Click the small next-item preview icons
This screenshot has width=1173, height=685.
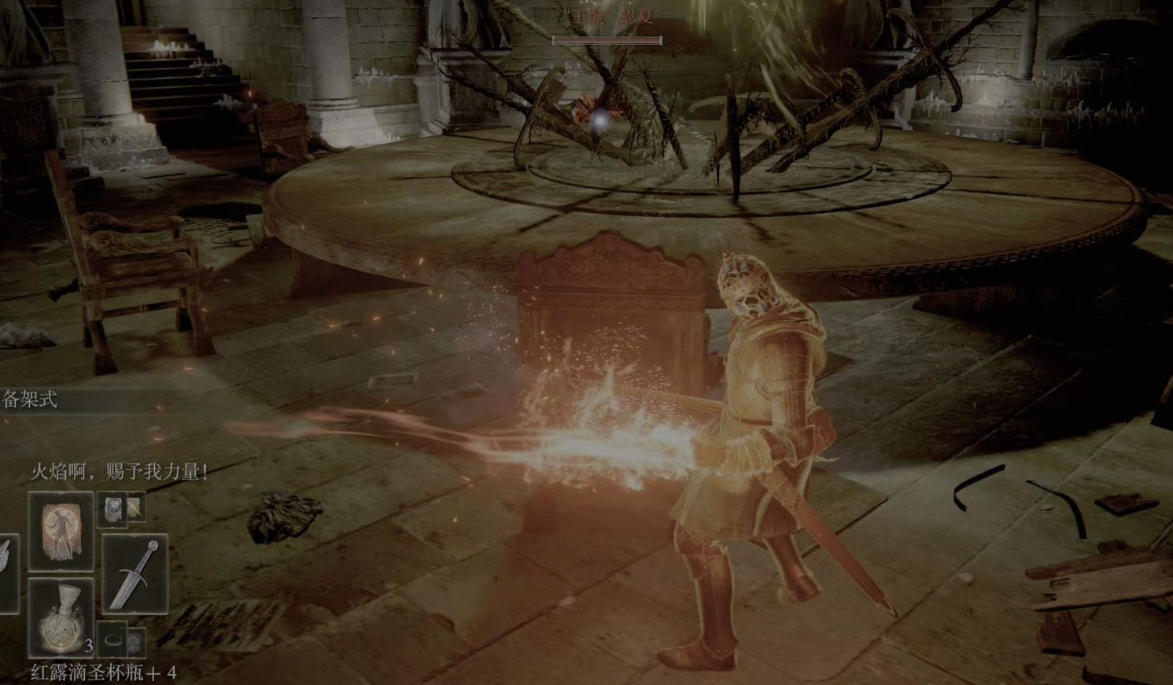(122, 640)
